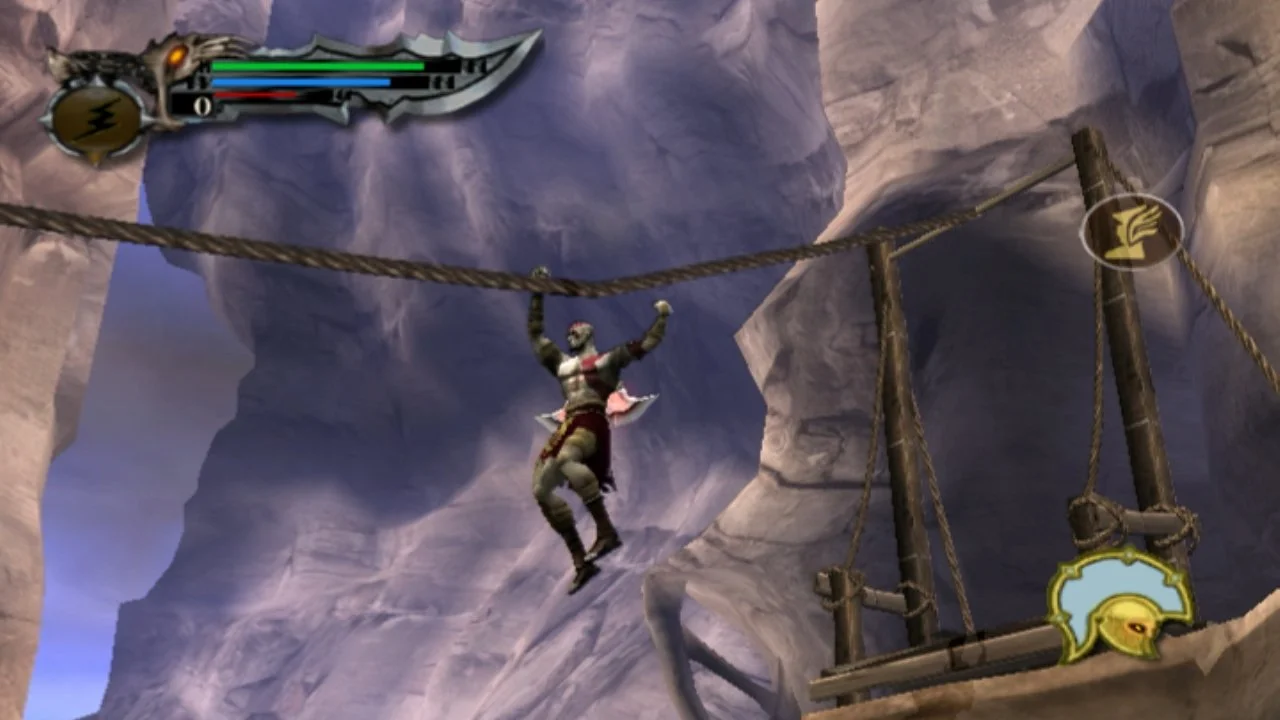Click the green health bar
This screenshot has height=720, width=1280.
317,64
